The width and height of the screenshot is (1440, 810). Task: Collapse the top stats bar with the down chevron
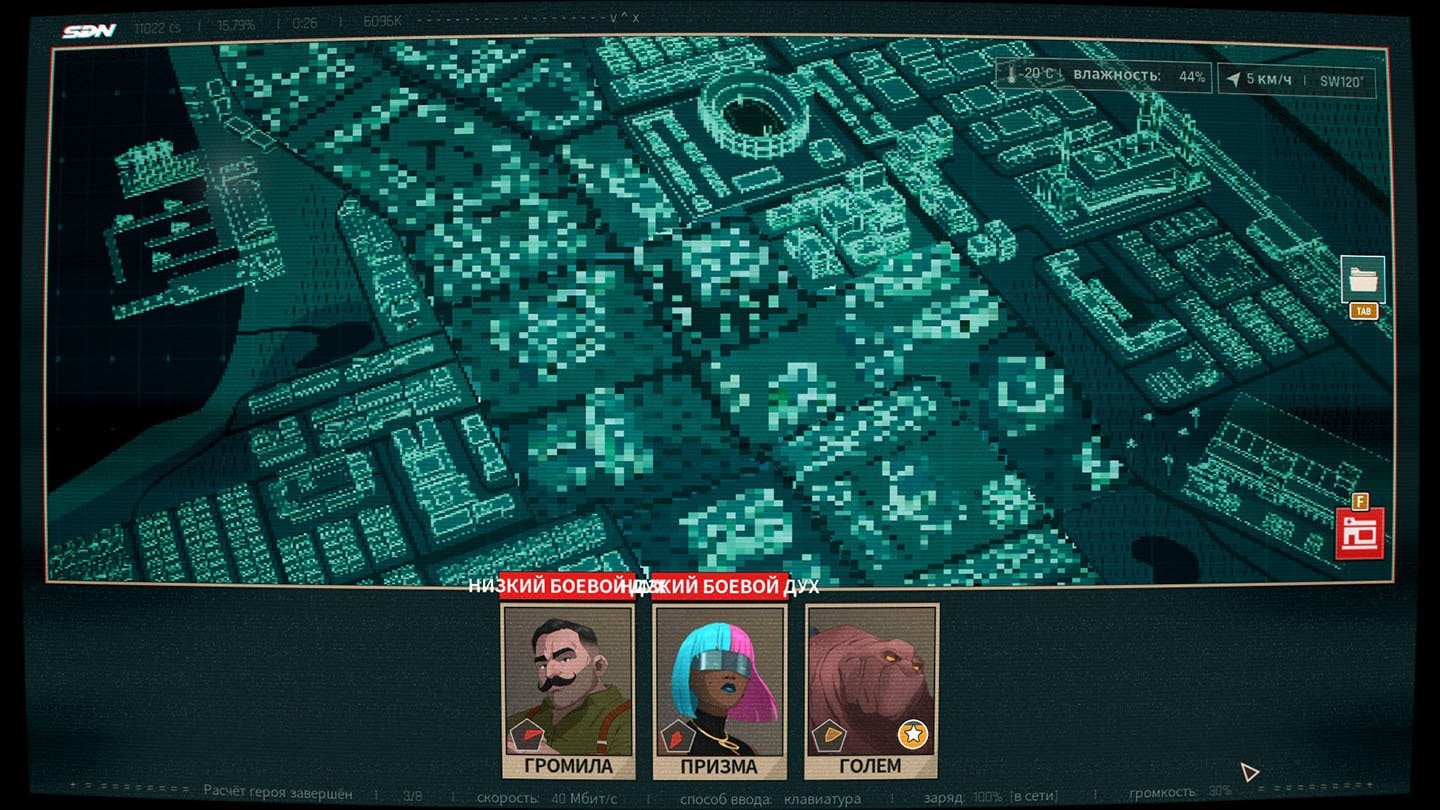click(x=615, y=18)
